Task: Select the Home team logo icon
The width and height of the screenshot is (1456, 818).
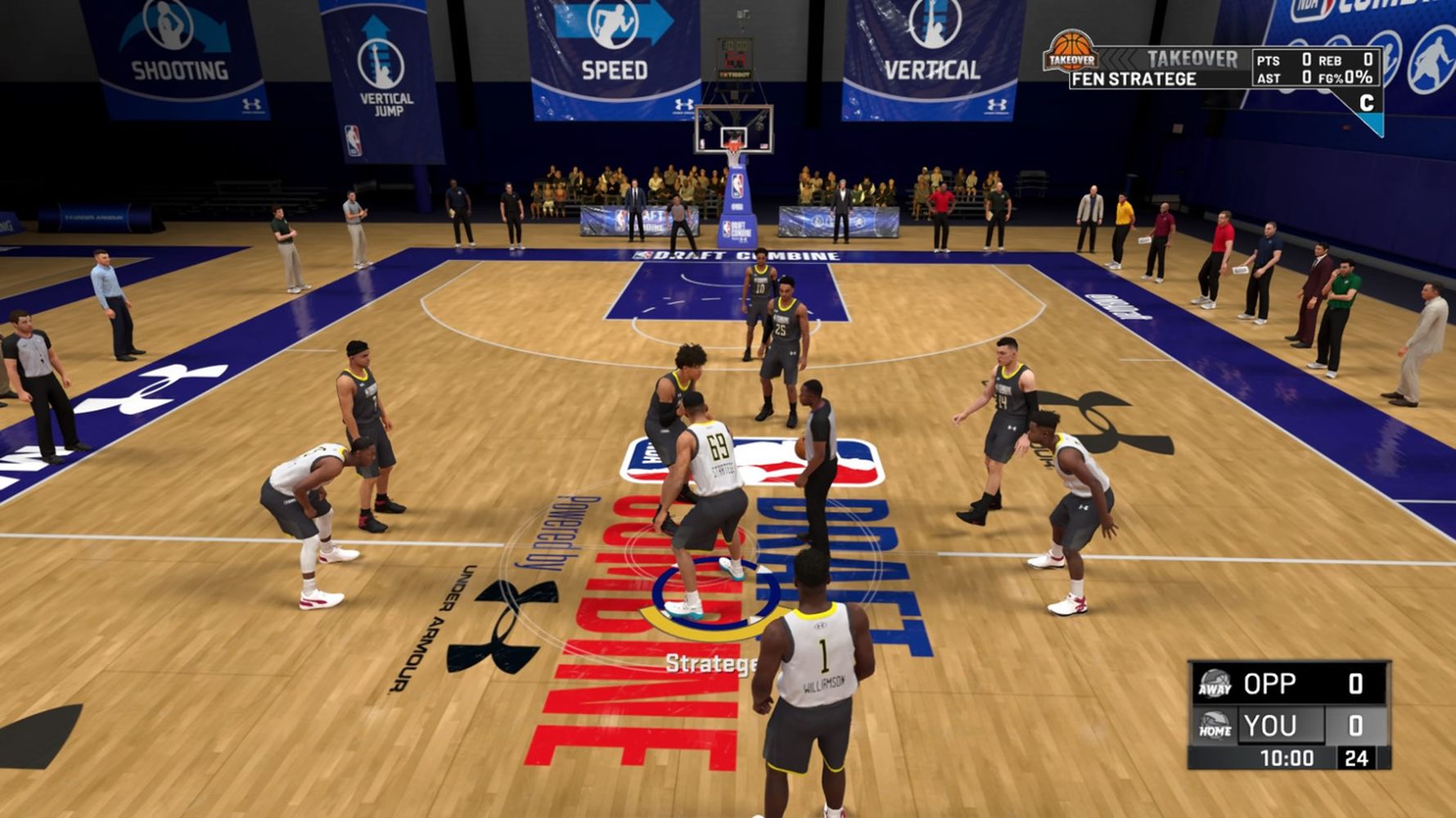Action: (x=1215, y=726)
